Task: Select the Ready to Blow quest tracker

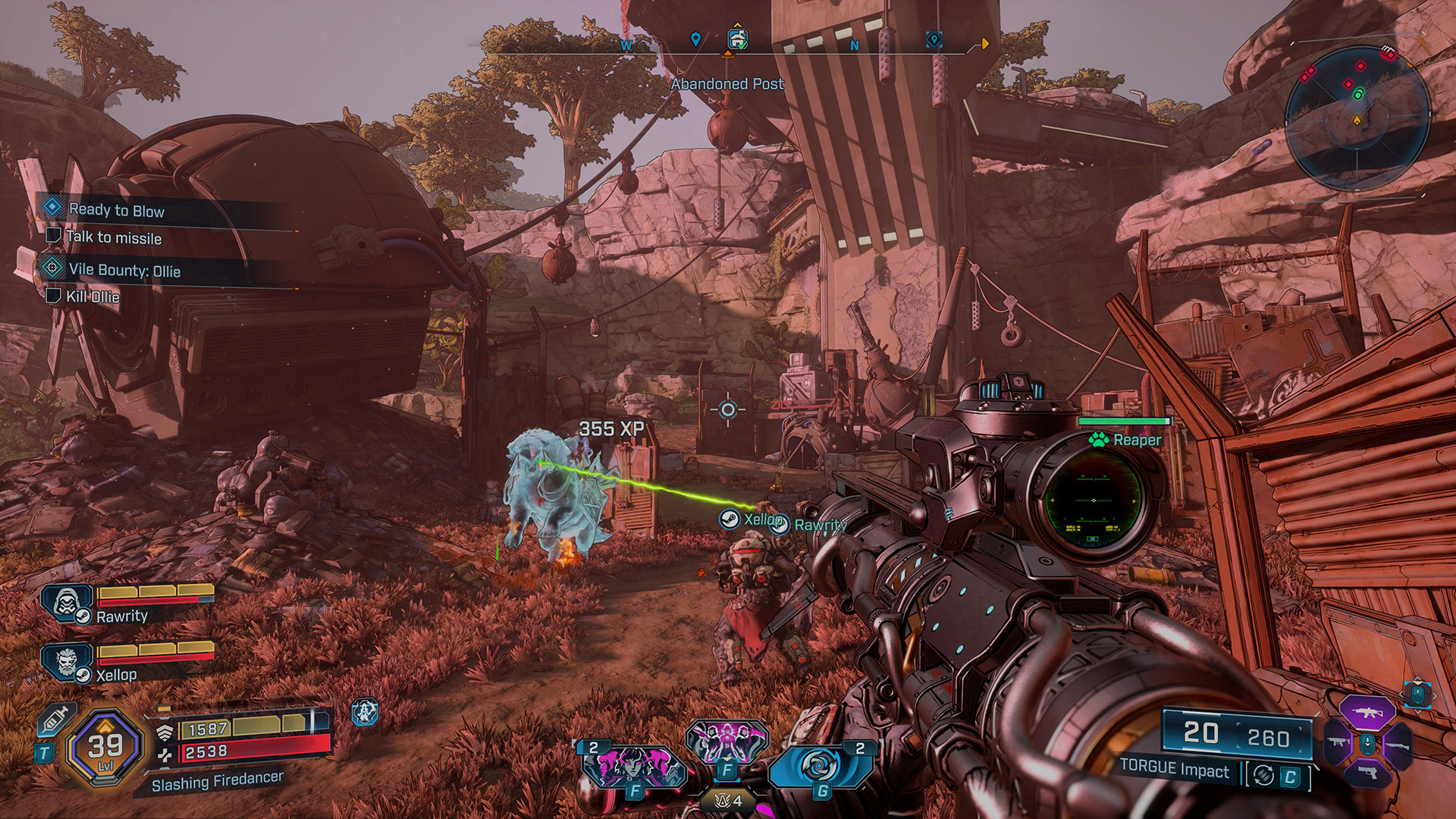Action: click(116, 210)
